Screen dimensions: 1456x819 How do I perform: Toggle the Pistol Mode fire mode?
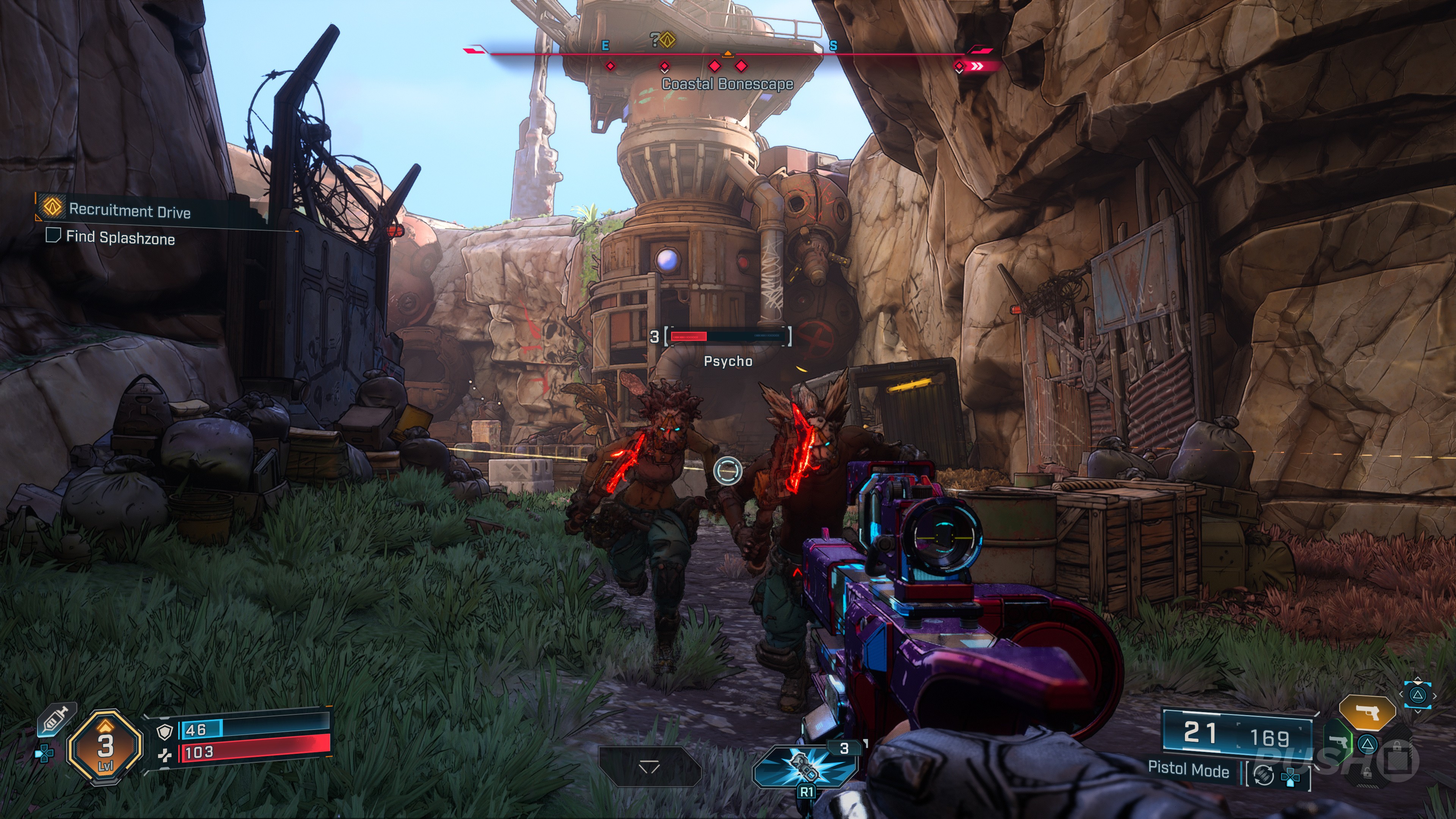[1188, 769]
